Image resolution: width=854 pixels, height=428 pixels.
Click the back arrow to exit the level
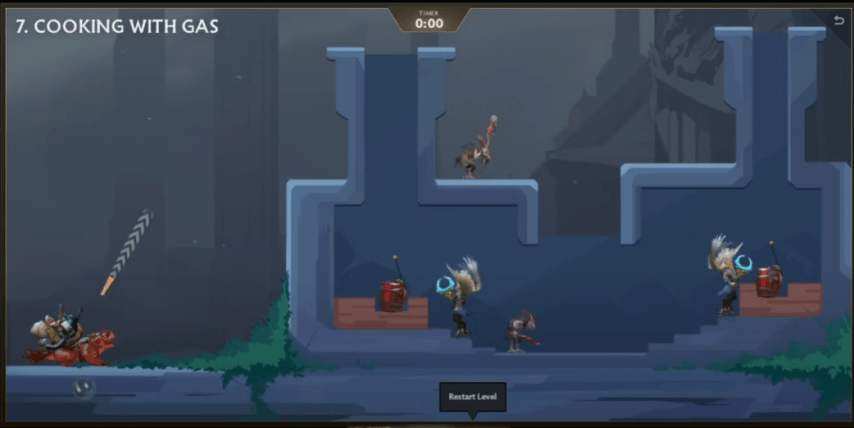click(838, 20)
